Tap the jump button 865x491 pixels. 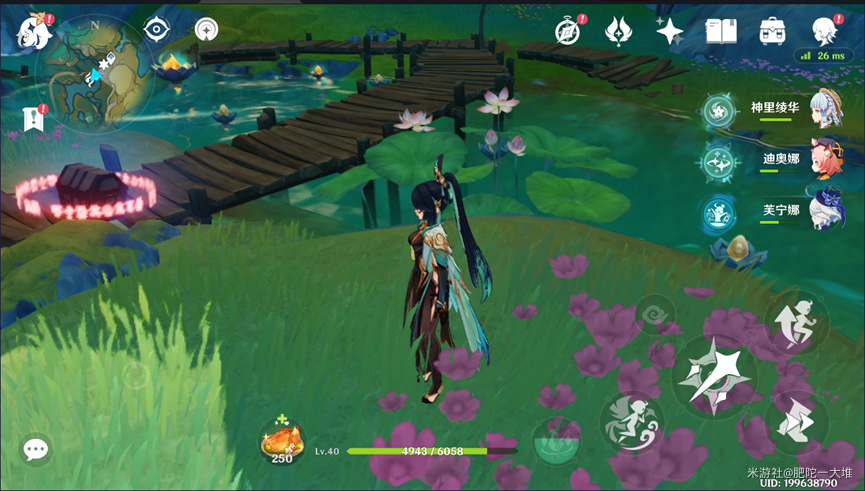point(796,320)
